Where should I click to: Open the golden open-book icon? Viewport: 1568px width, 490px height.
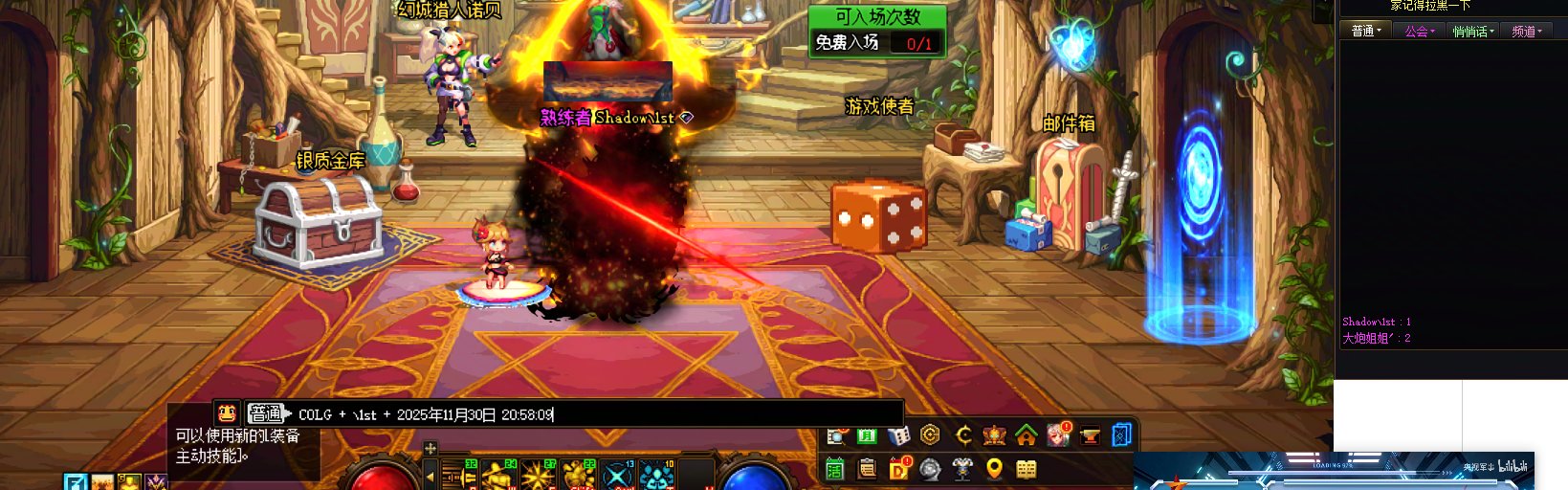coord(1027,469)
